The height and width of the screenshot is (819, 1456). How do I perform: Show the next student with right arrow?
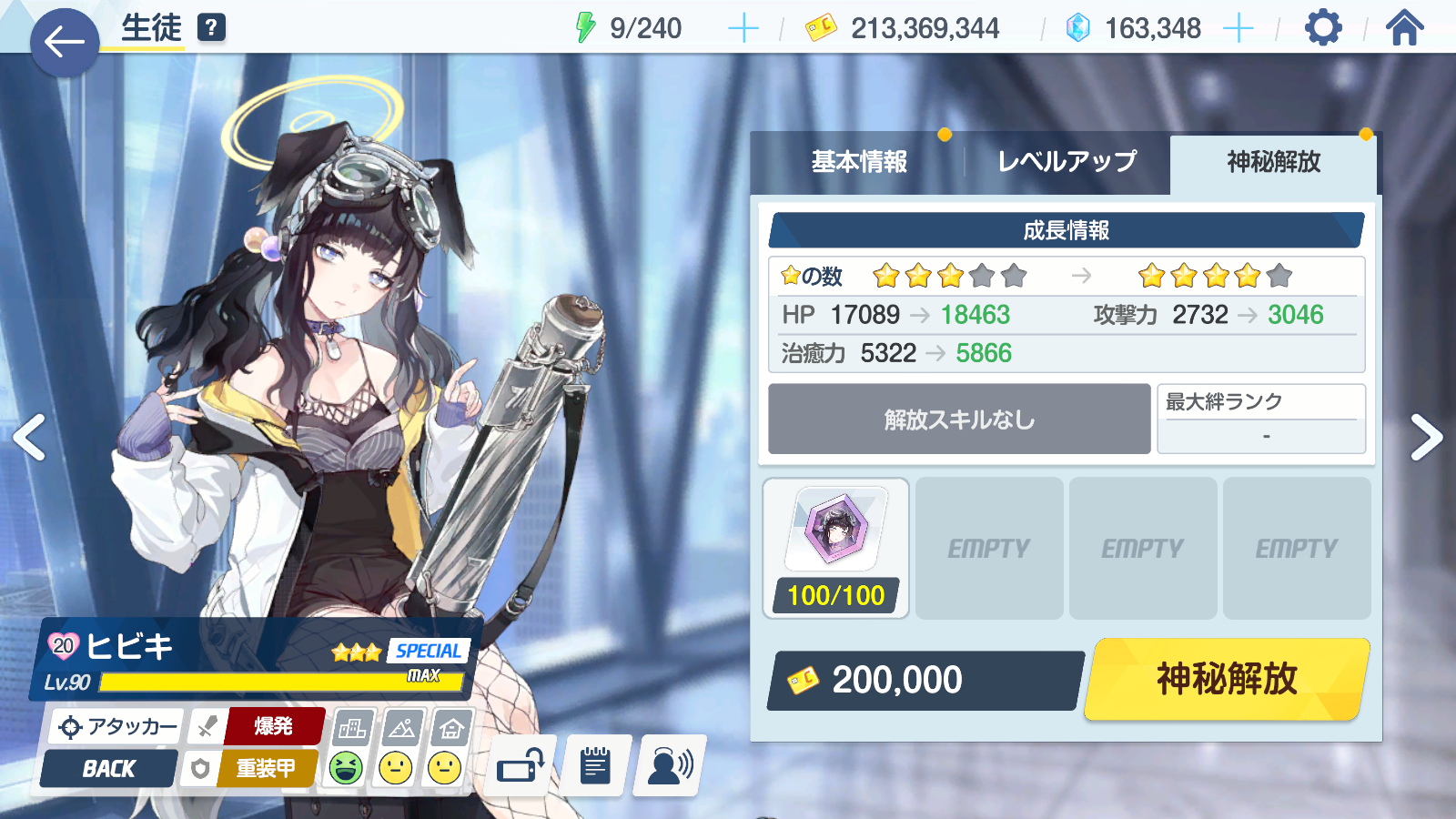coord(1425,438)
